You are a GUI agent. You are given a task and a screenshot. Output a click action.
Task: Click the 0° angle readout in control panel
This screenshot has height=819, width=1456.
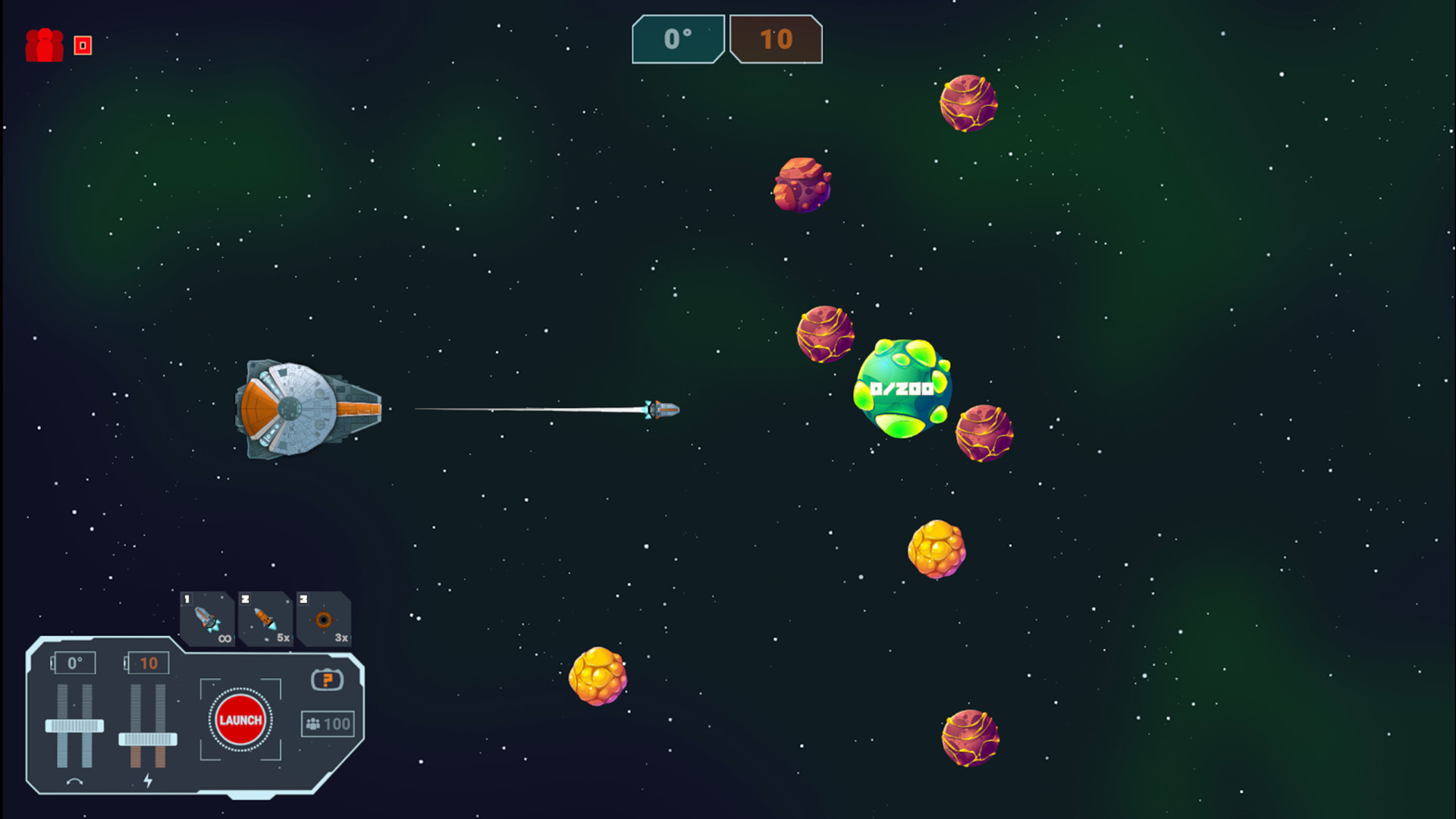pyautogui.click(x=74, y=662)
